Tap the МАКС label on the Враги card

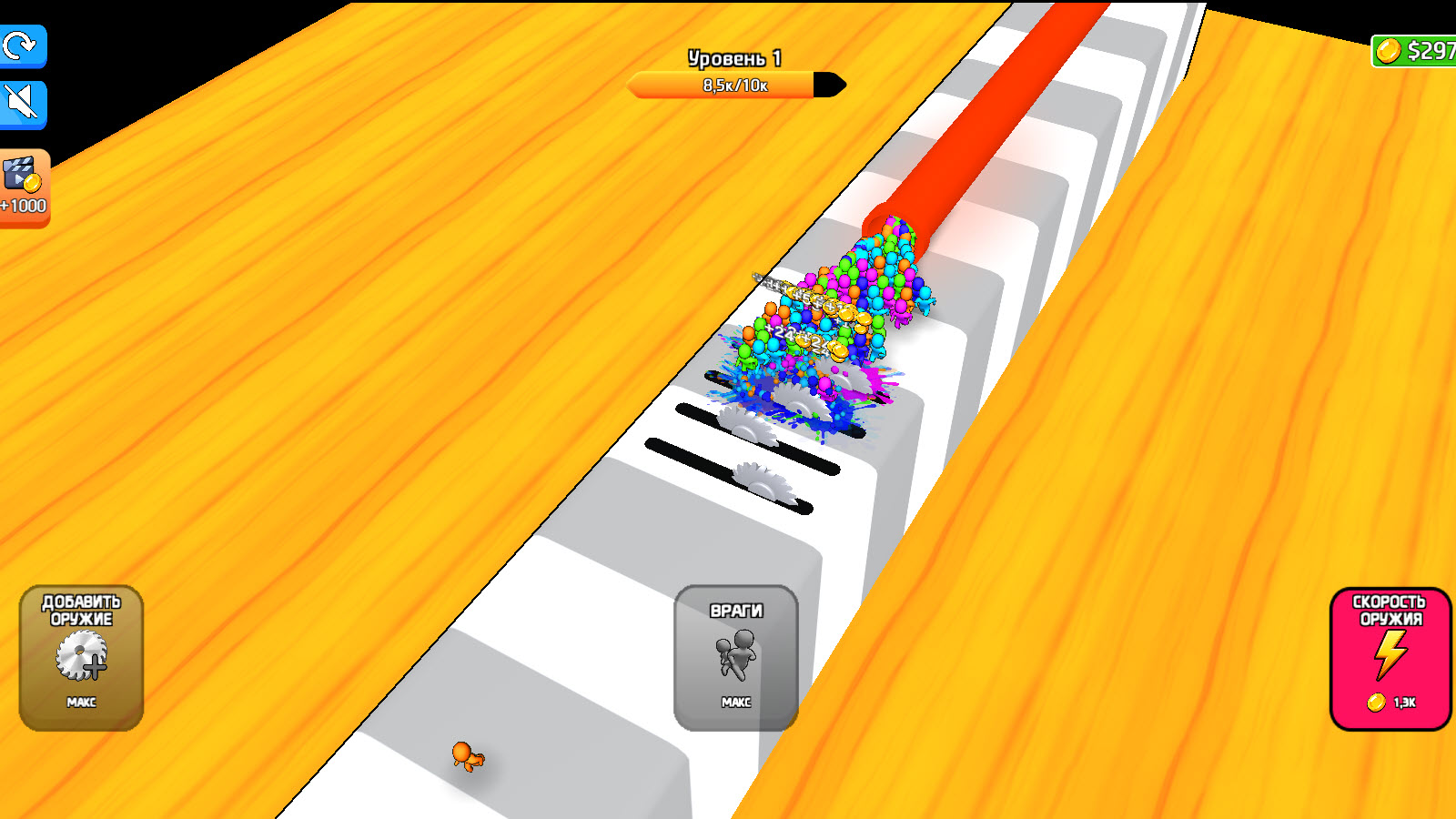737,701
